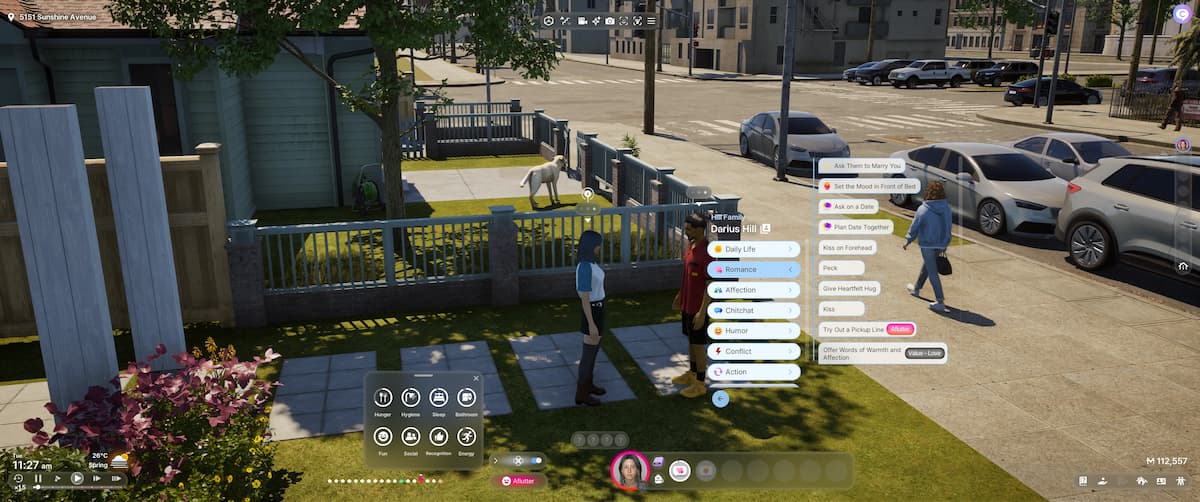This screenshot has height=502, width=1200.
Task: Open the Daily Life interaction category
Action: point(752,249)
